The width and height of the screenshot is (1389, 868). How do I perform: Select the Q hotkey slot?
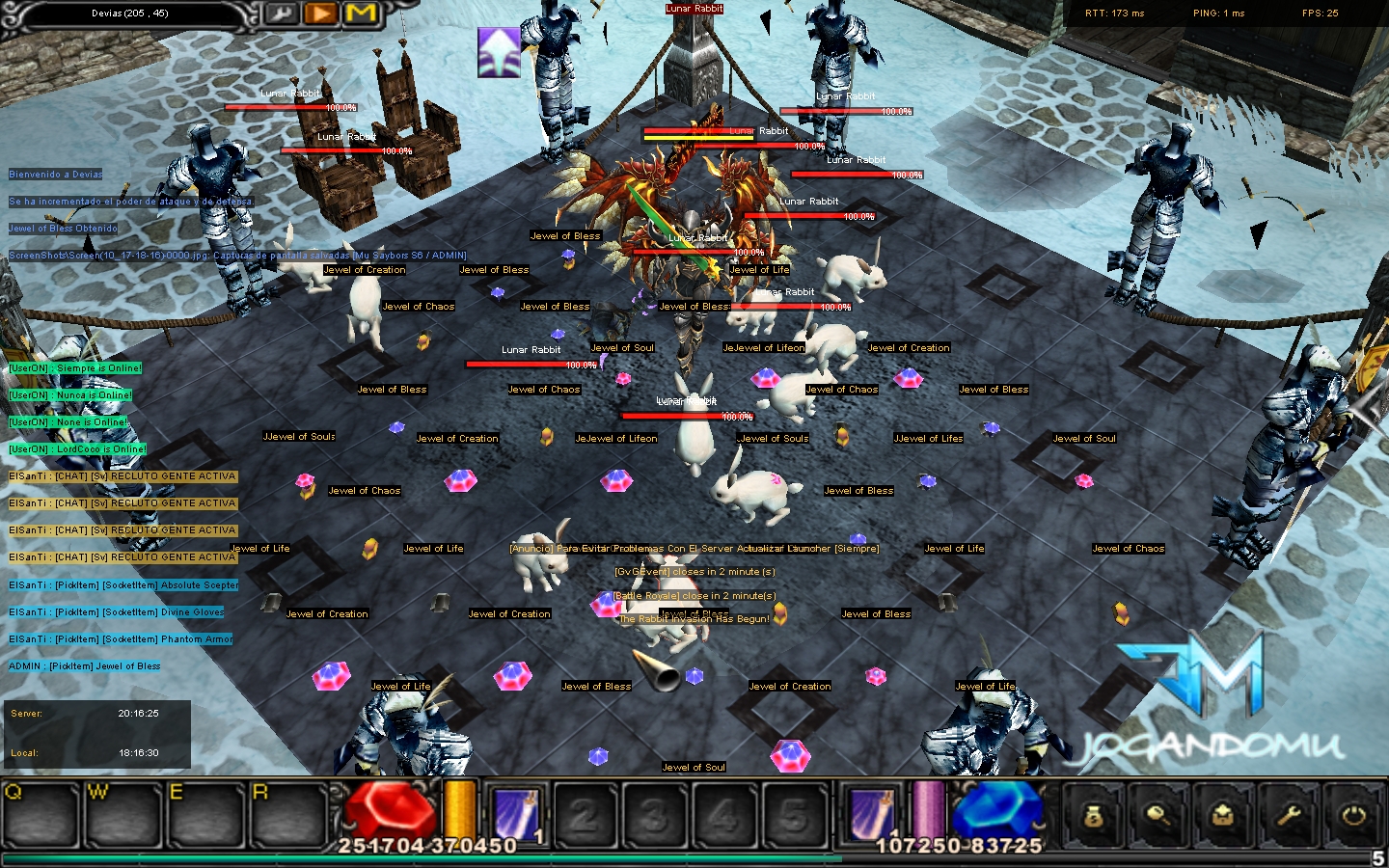click(x=41, y=815)
